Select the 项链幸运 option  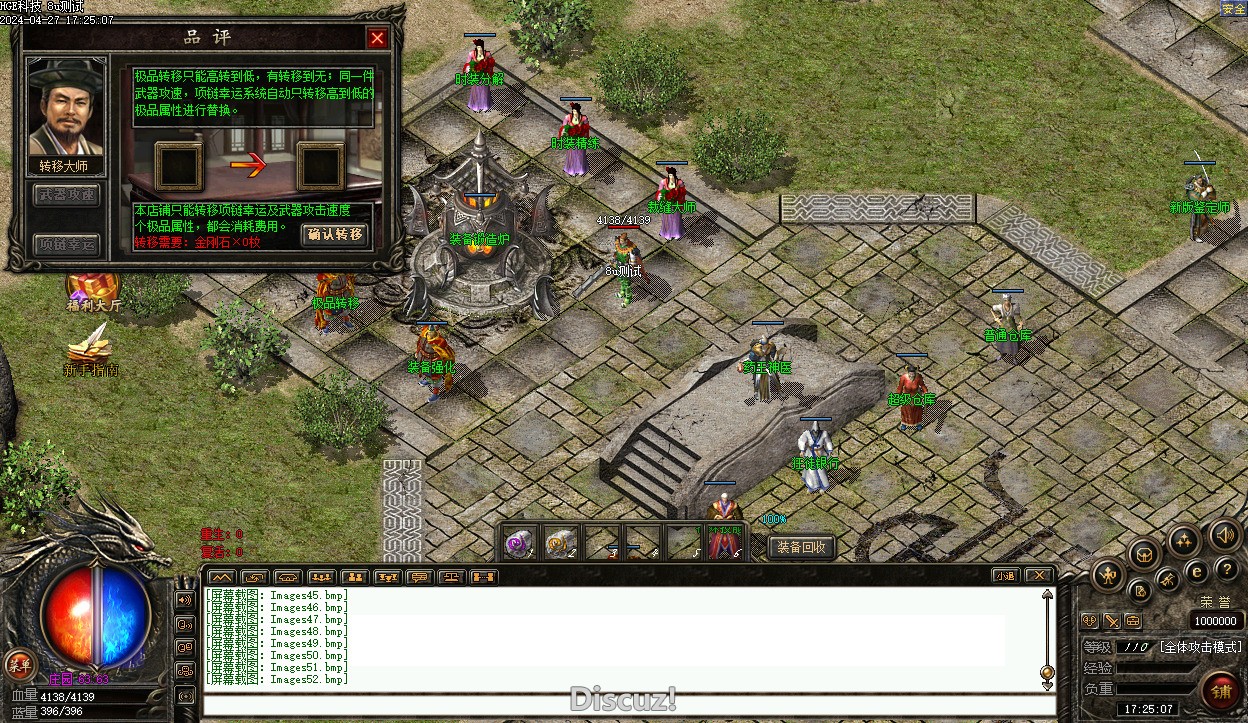68,244
